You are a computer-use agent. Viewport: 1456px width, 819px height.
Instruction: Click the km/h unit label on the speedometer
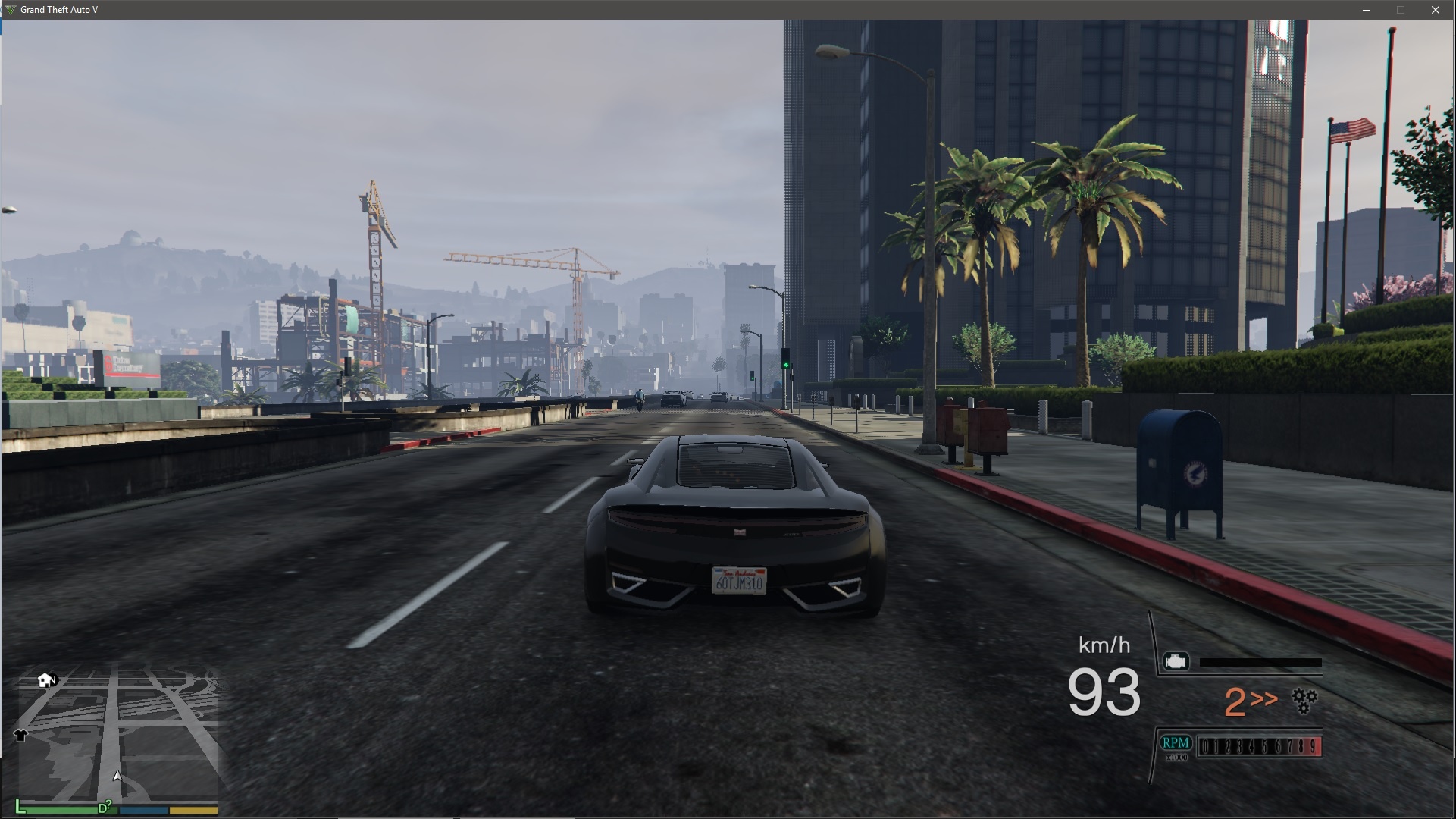(1105, 645)
